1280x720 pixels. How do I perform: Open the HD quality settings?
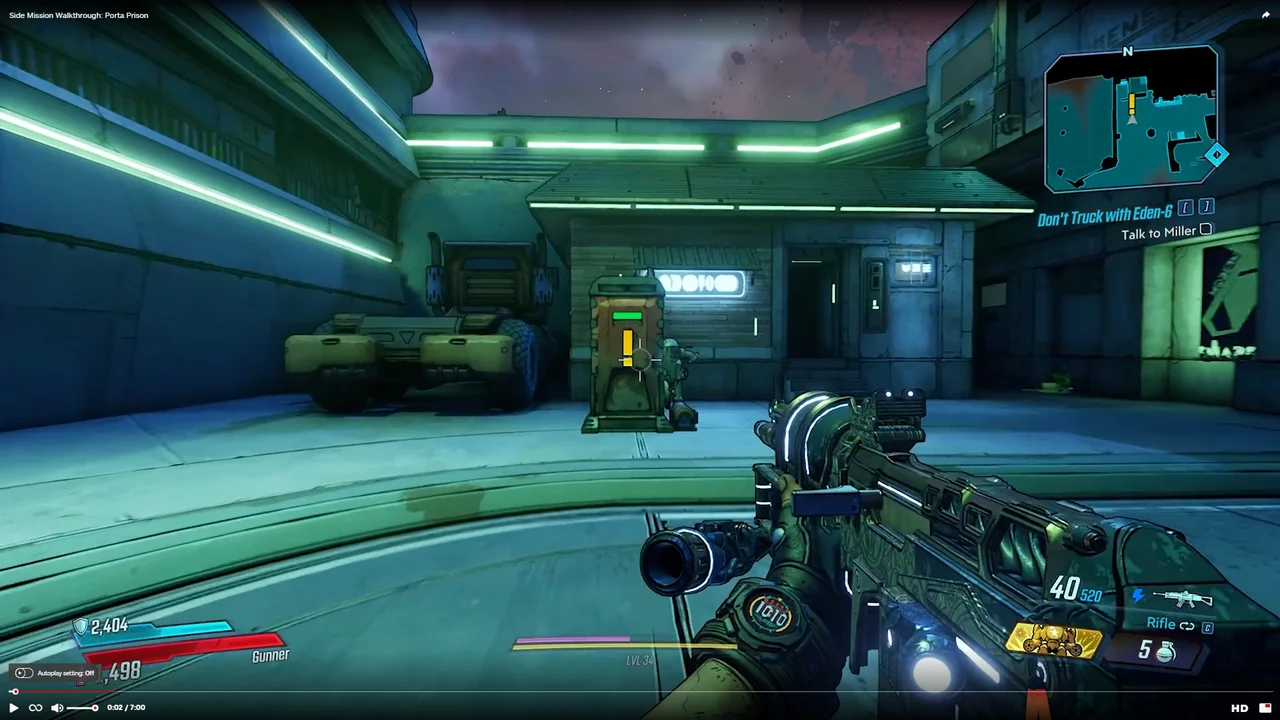pos(1239,708)
